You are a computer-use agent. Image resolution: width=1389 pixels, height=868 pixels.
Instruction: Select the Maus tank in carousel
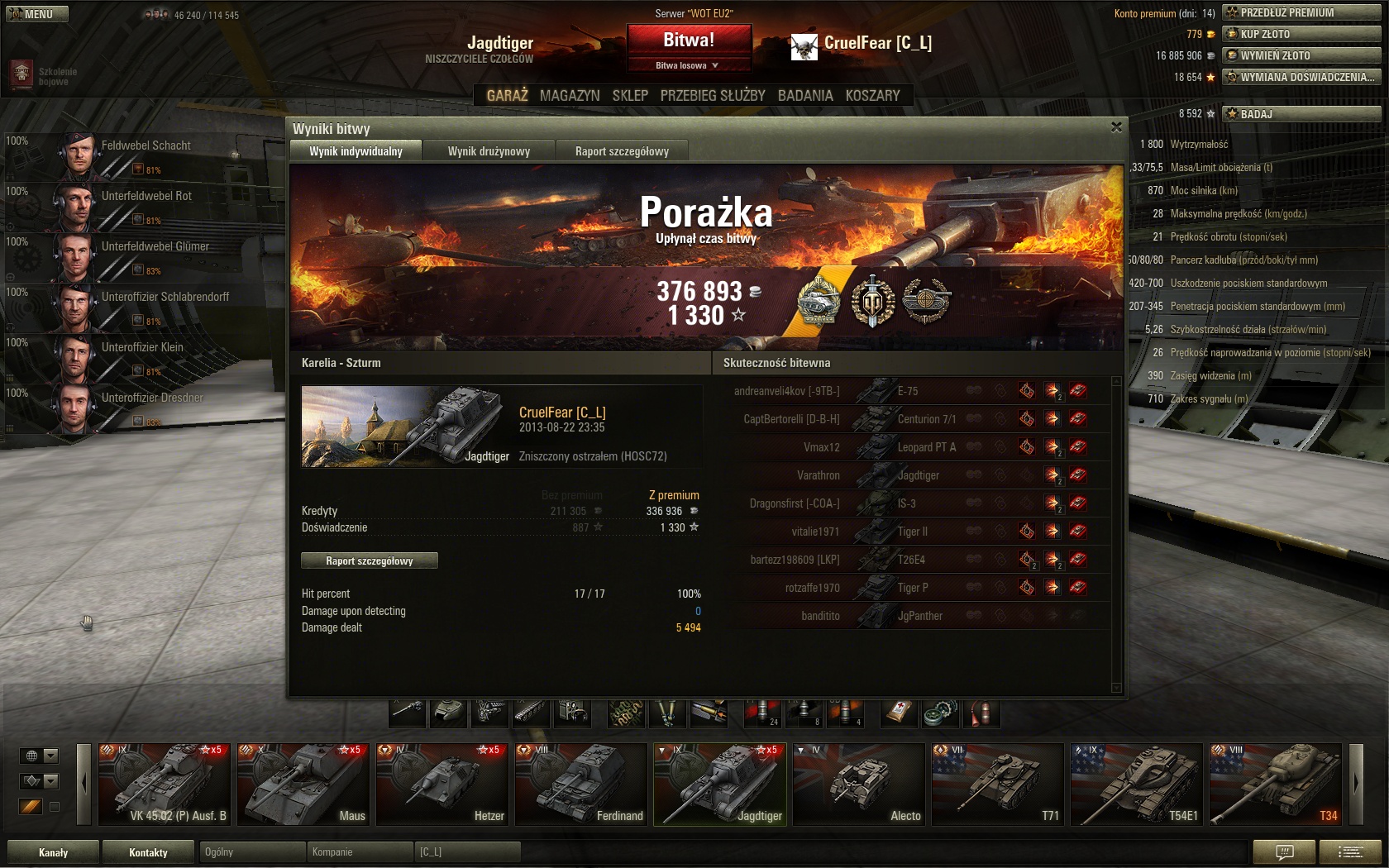pyautogui.click(x=303, y=785)
